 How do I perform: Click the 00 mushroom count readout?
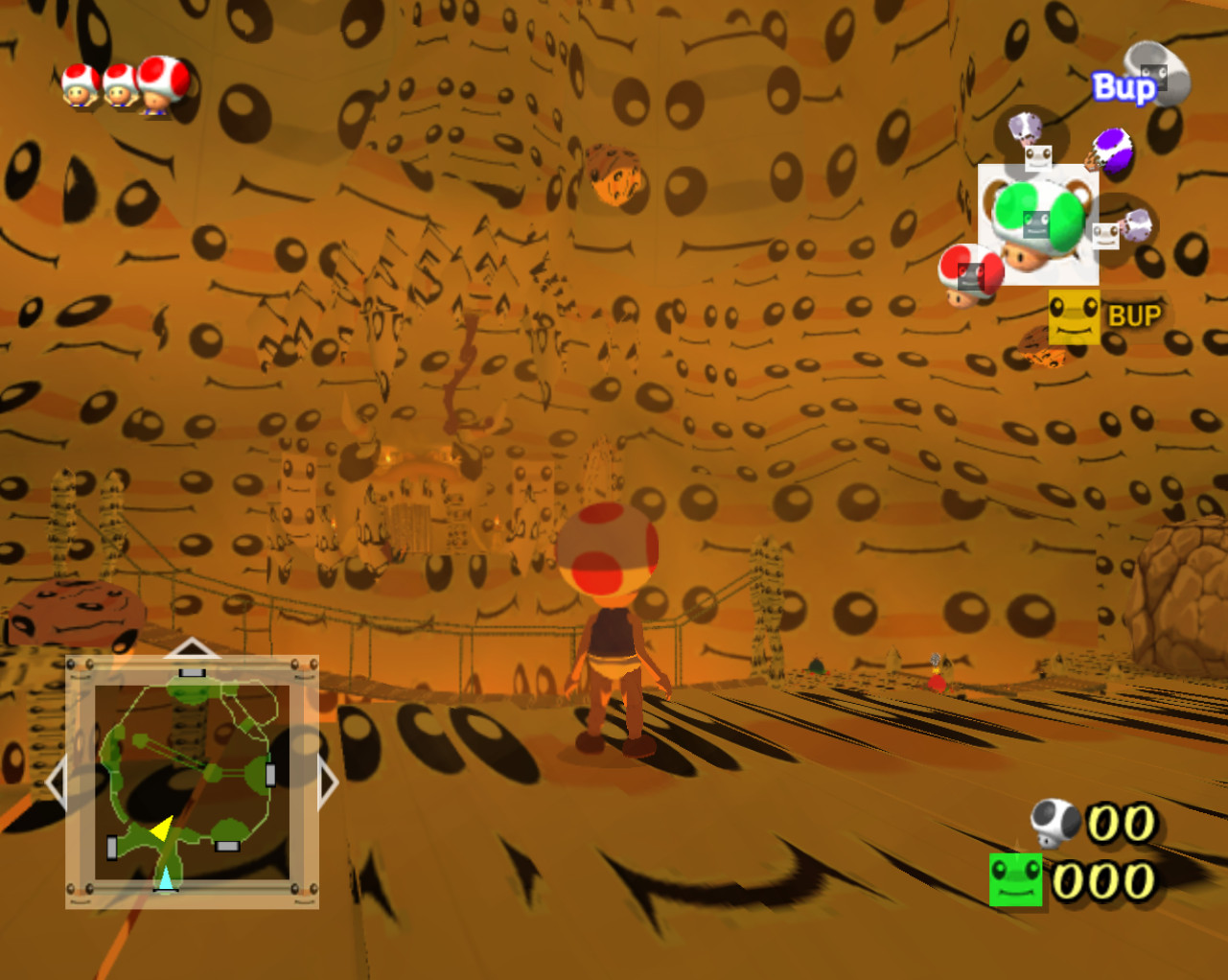click(1122, 820)
